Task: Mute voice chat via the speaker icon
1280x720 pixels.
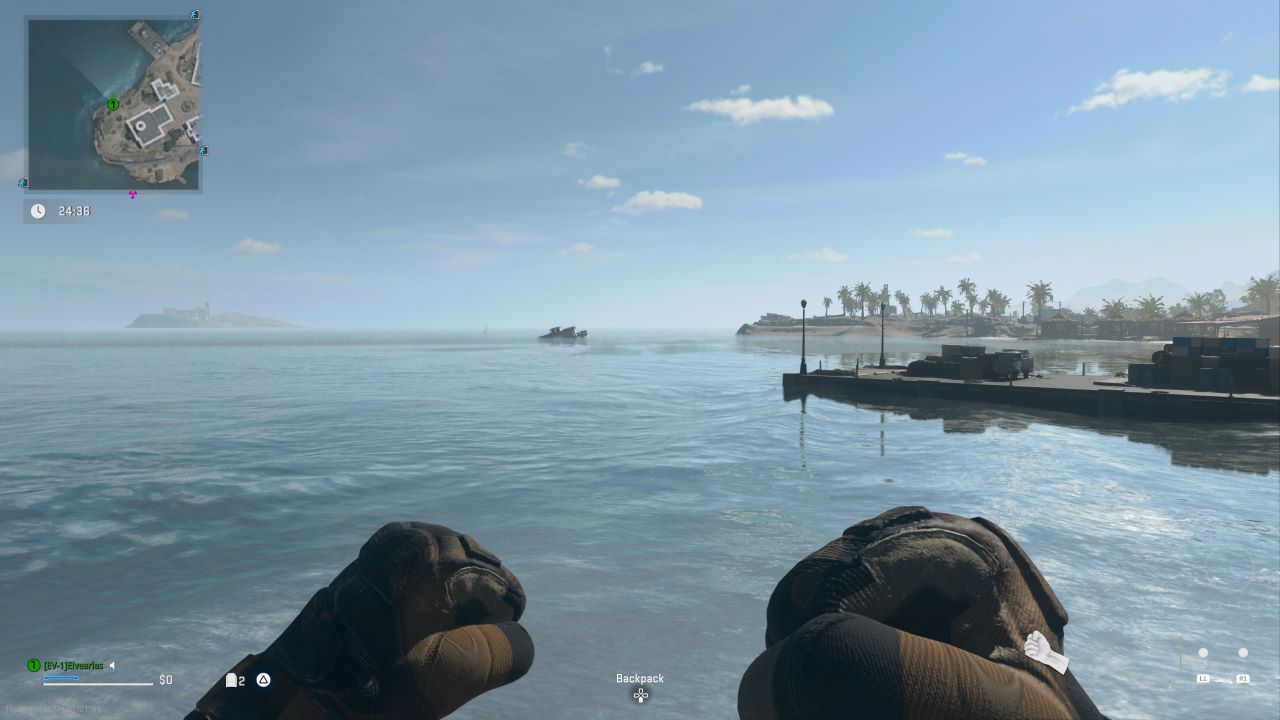Action: pyautogui.click(x=111, y=663)
